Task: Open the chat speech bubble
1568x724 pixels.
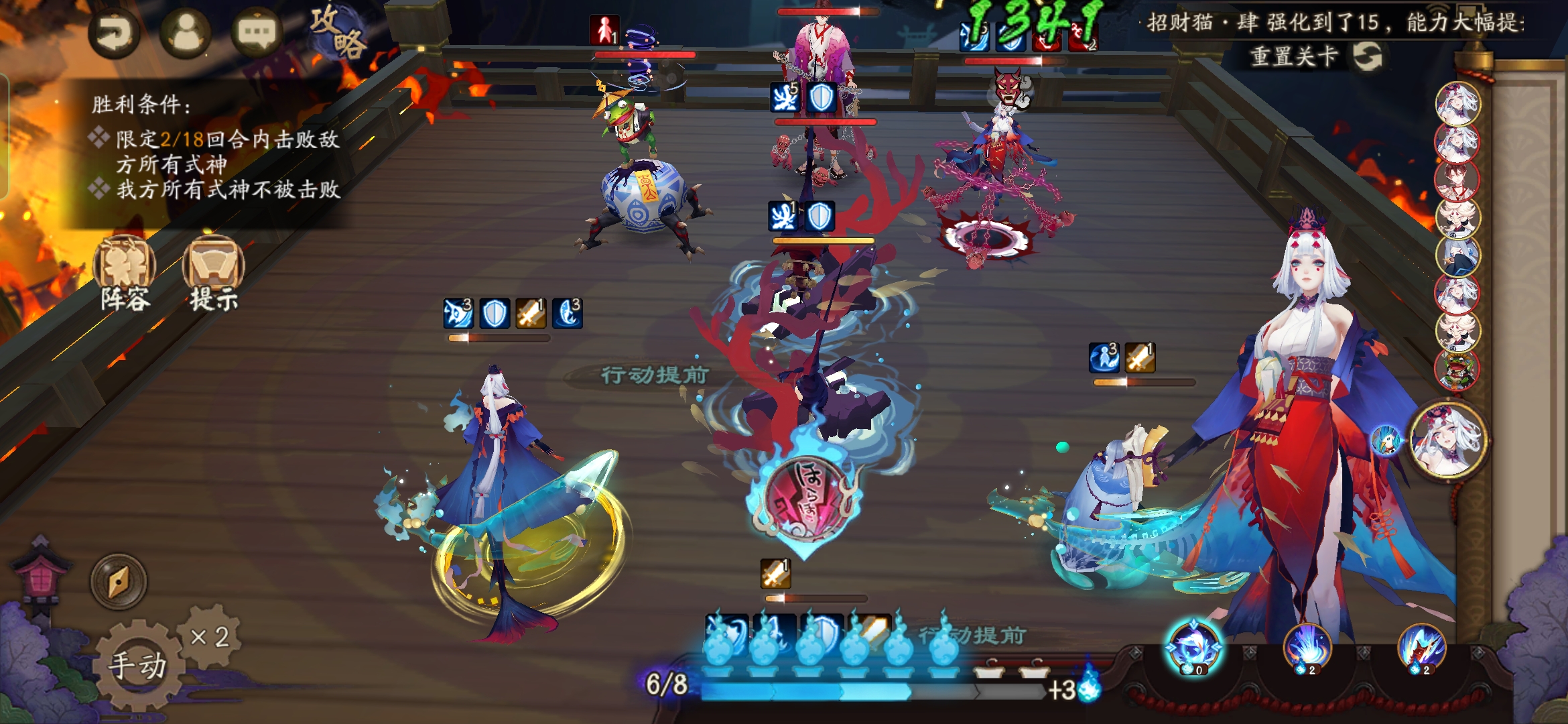Action: [x=257, y=32]
